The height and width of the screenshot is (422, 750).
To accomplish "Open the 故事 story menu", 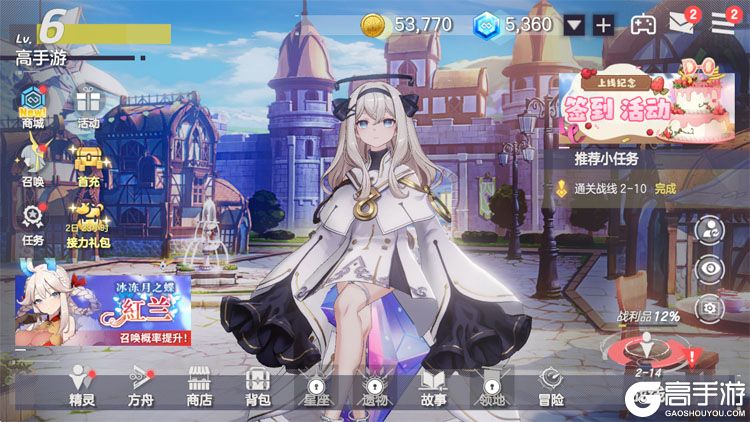I will 433,386.
